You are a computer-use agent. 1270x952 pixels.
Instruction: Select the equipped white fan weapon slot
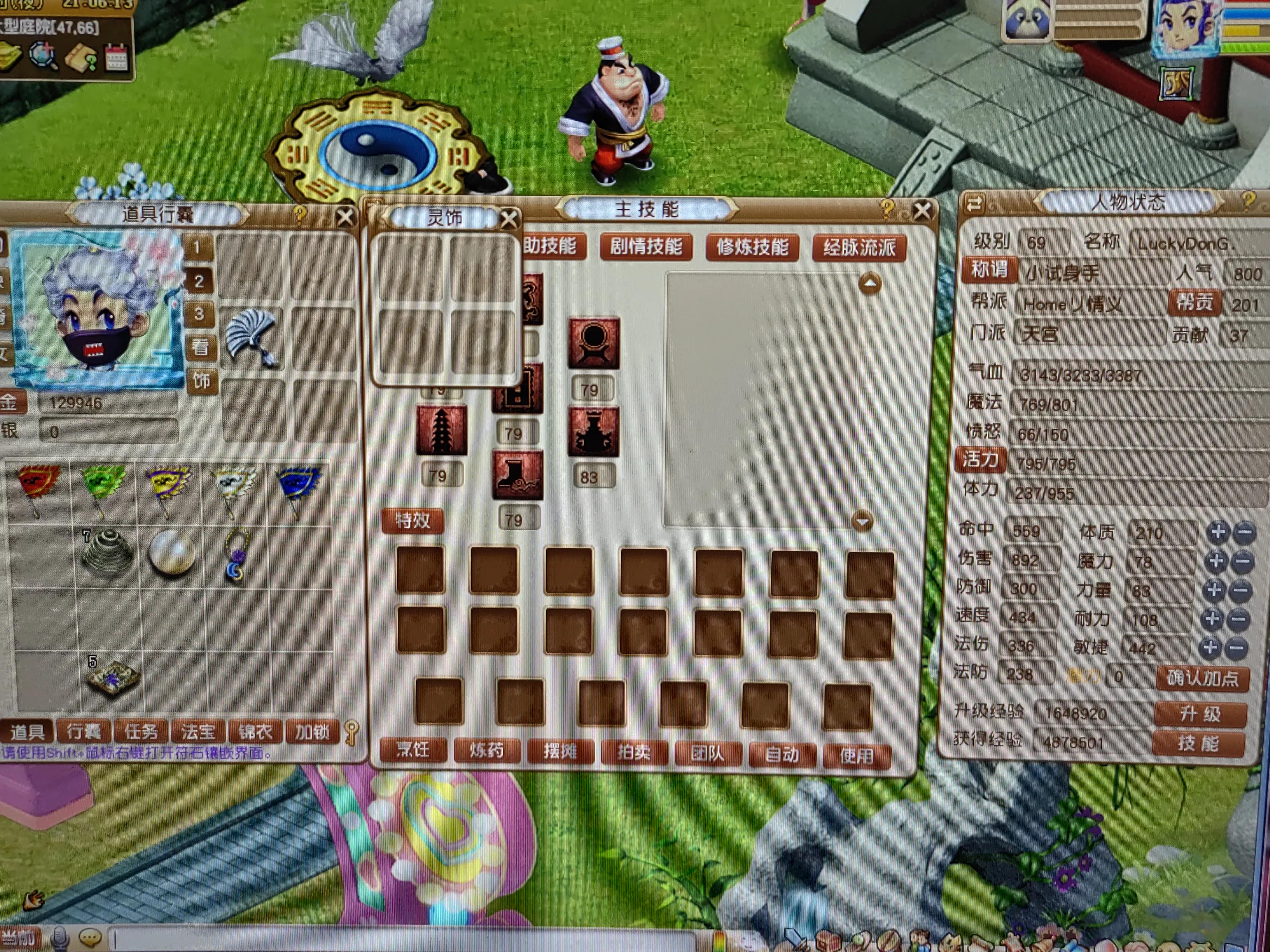coord(251,339)
